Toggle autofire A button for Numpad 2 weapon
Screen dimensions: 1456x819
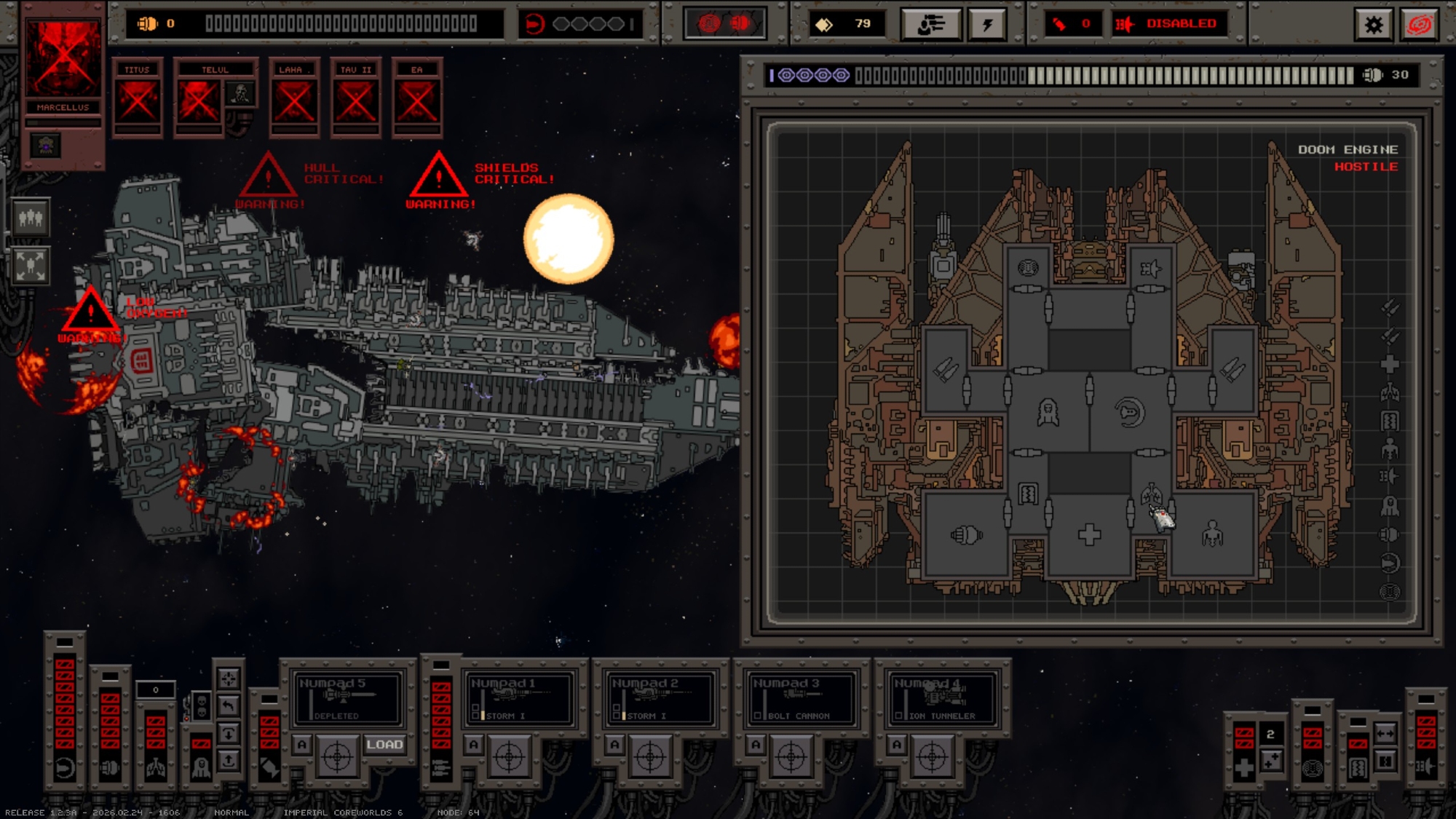pyautogui.click(x=615, y=744)
